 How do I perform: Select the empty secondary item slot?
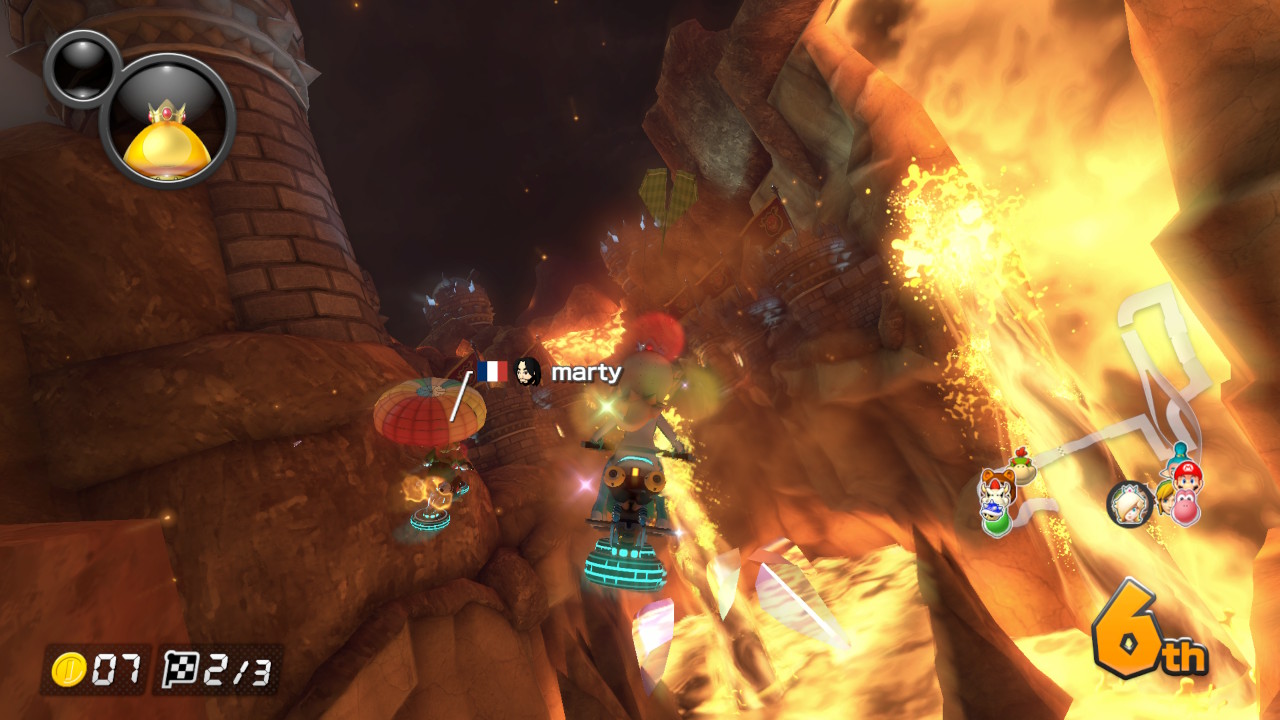click(x=81, y=68)
